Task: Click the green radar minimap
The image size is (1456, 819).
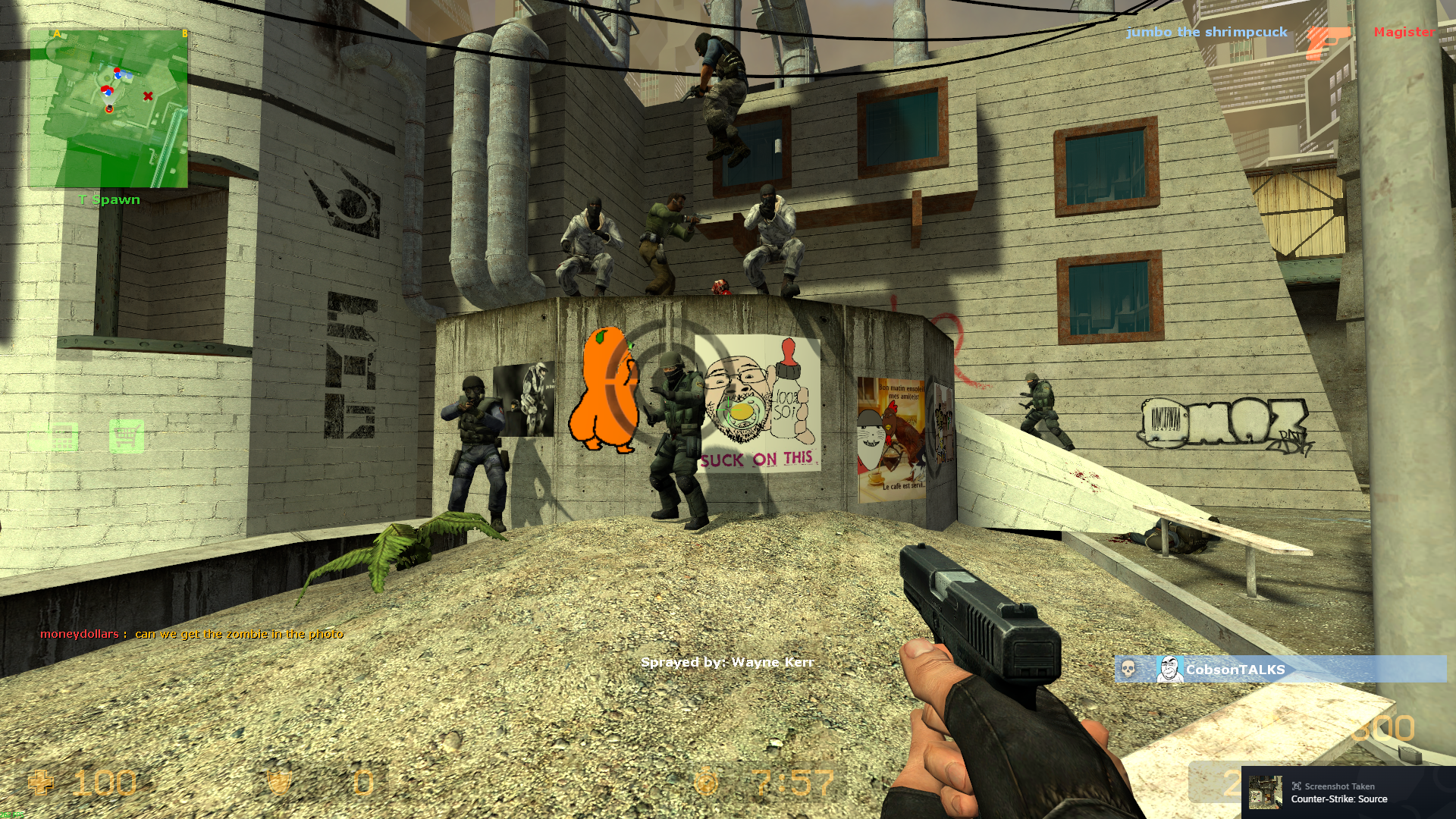Action: [108, 108]
